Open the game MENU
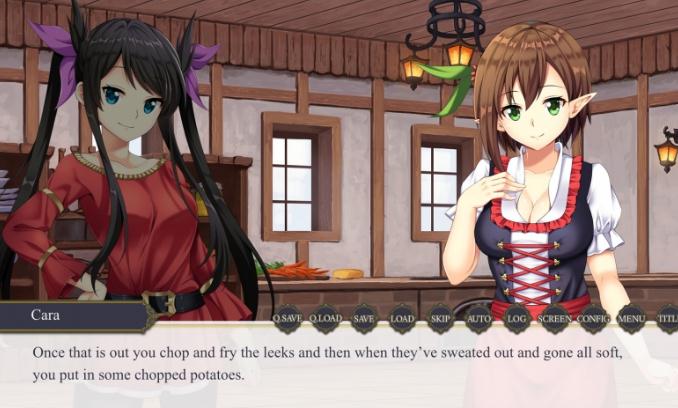This screenshot has width=678, height=408. tap(631, 318)
